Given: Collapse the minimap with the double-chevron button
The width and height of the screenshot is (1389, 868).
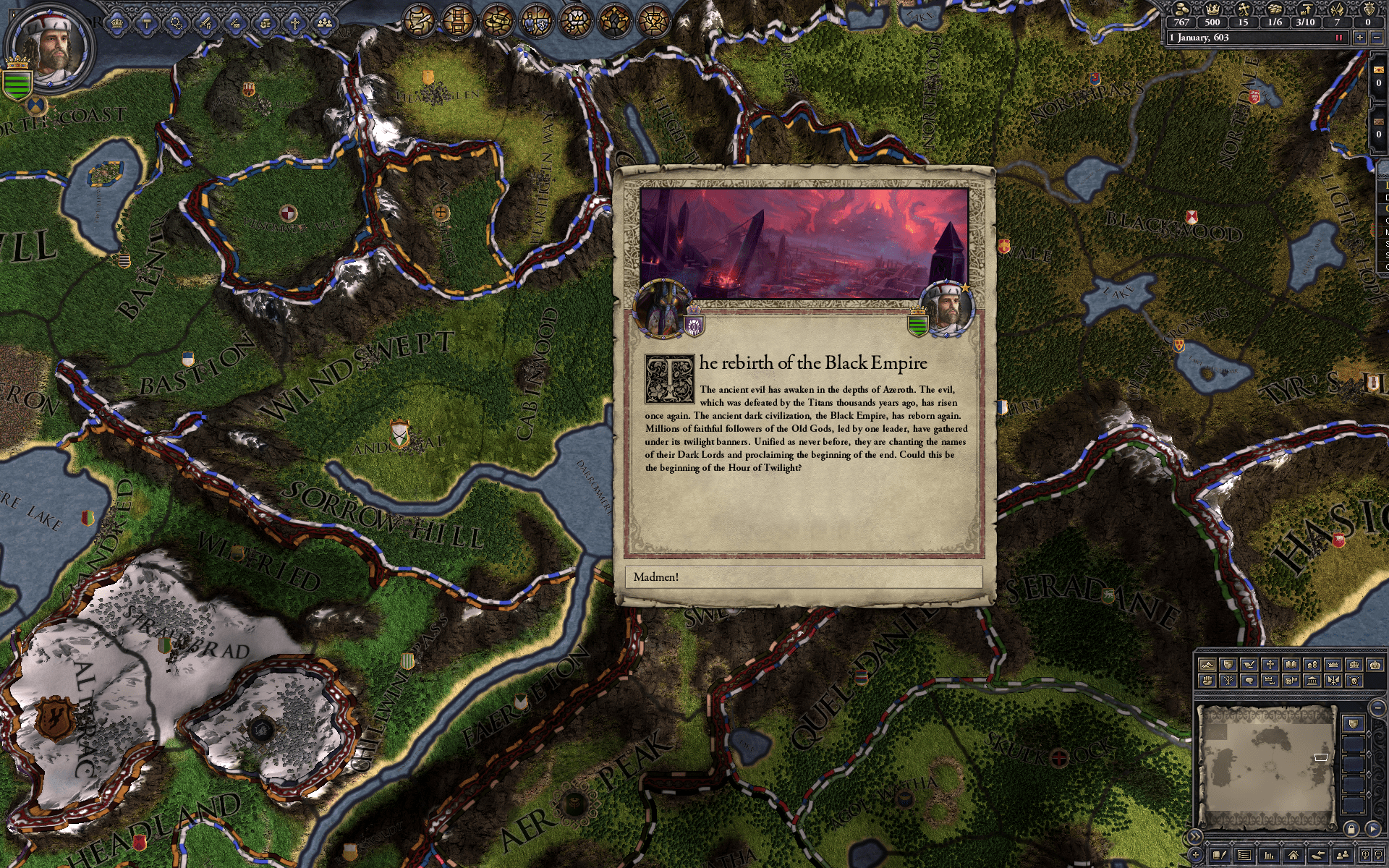Looking at the screenshot, I should tap(1196, 835).
